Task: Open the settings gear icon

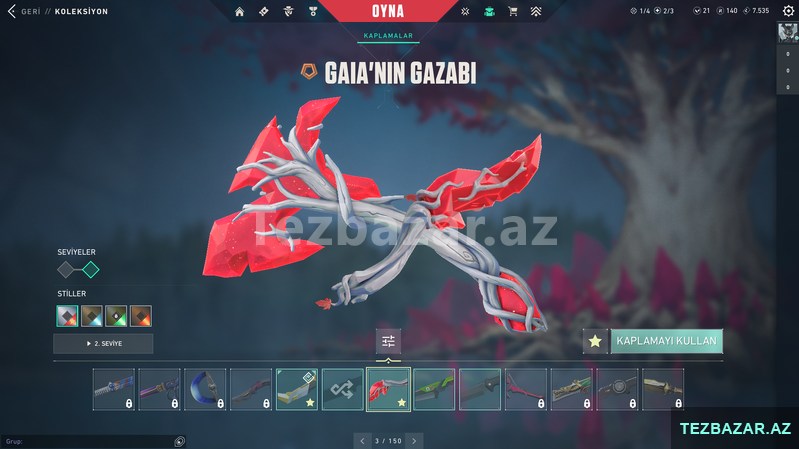Action: click(x=465, y=11)
